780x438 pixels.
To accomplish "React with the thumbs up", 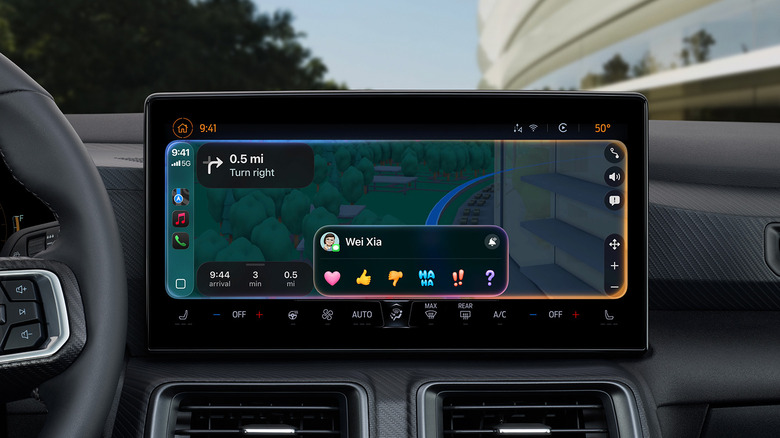I will [363, 278].
